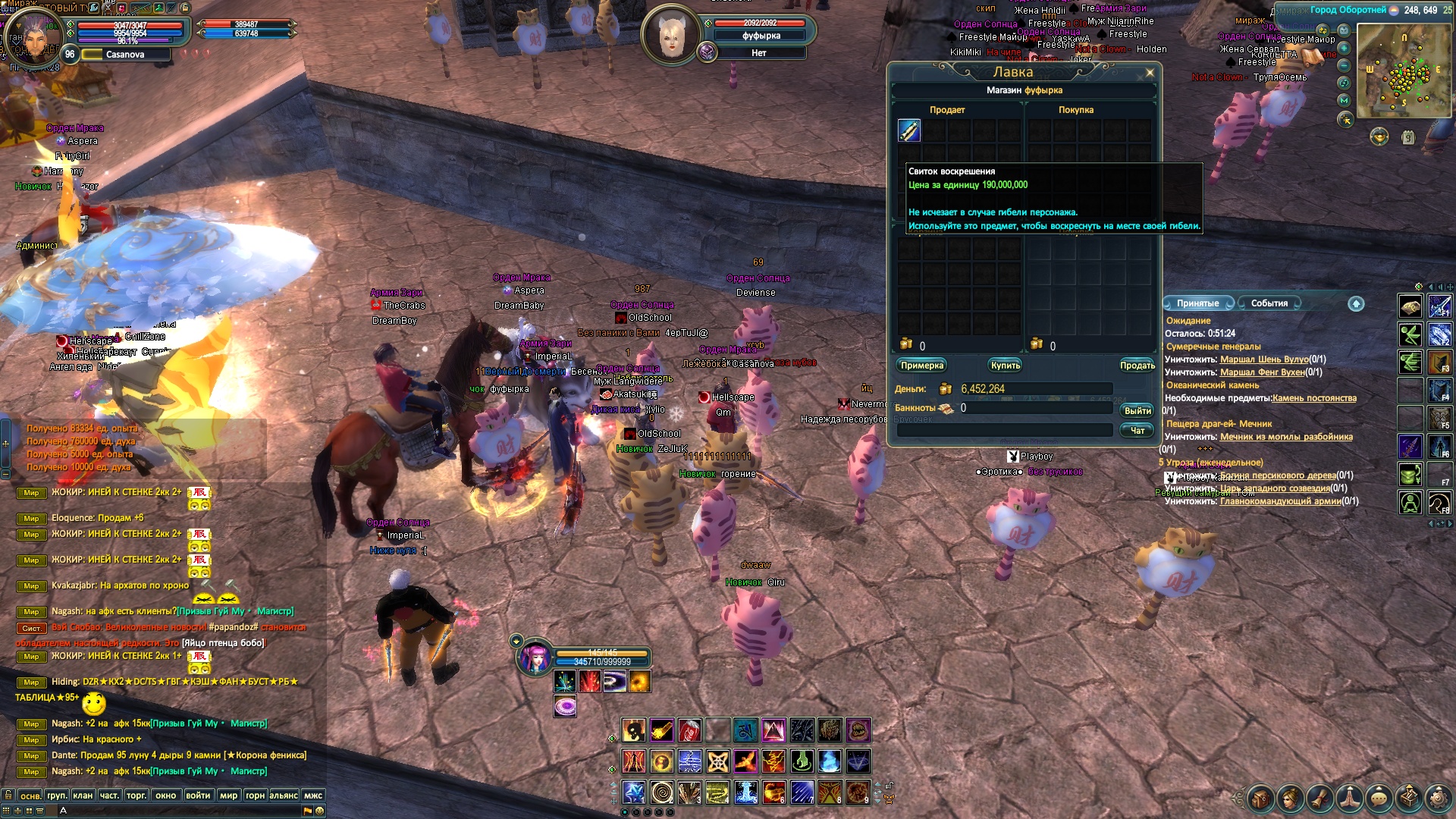This screenshot has width=1456, height=819.
Task: Click the Продать button
Action: click(1137, 366)
